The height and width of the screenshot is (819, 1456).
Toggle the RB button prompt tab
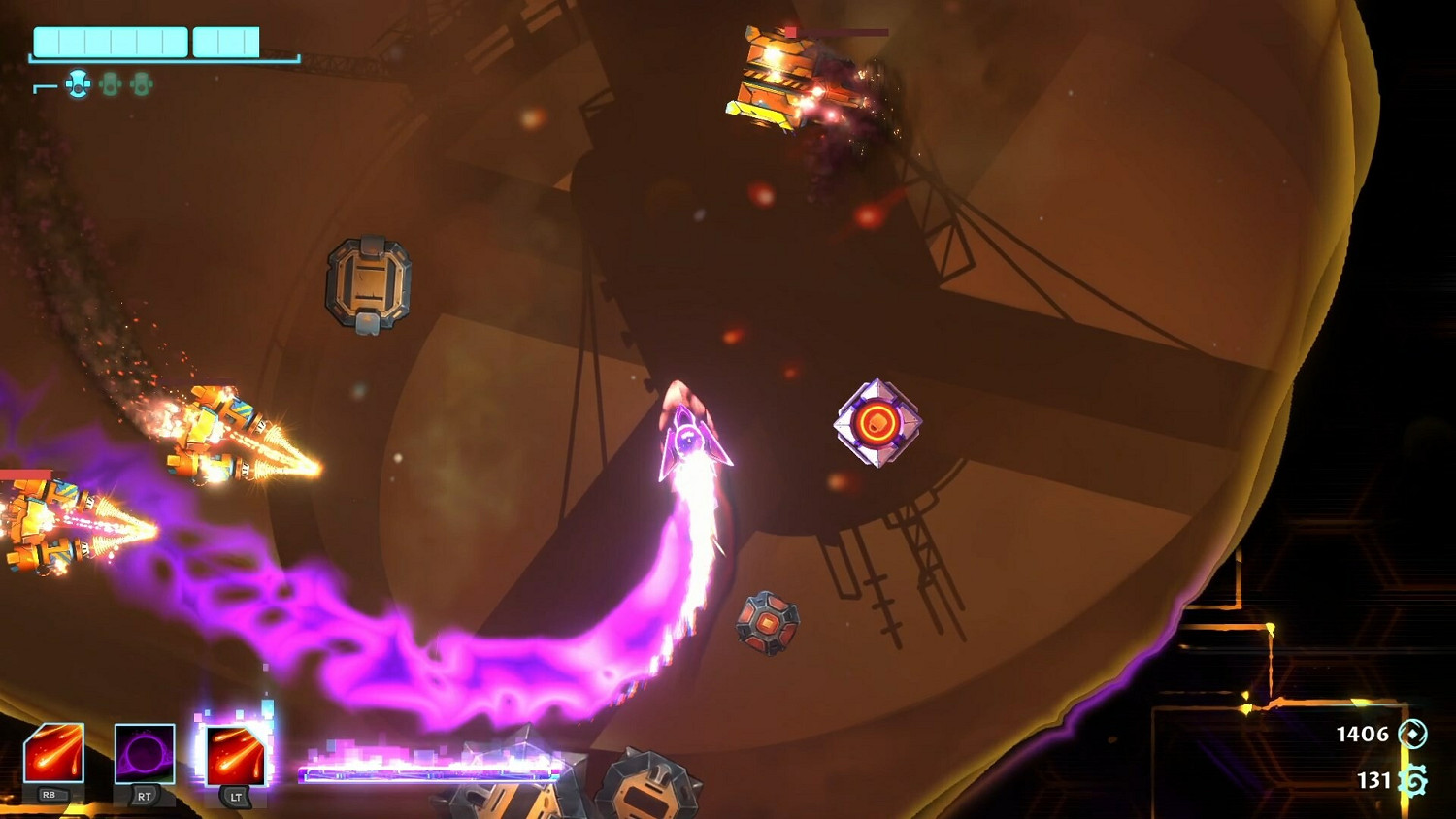pyautogui.click(x=53, y=794)
